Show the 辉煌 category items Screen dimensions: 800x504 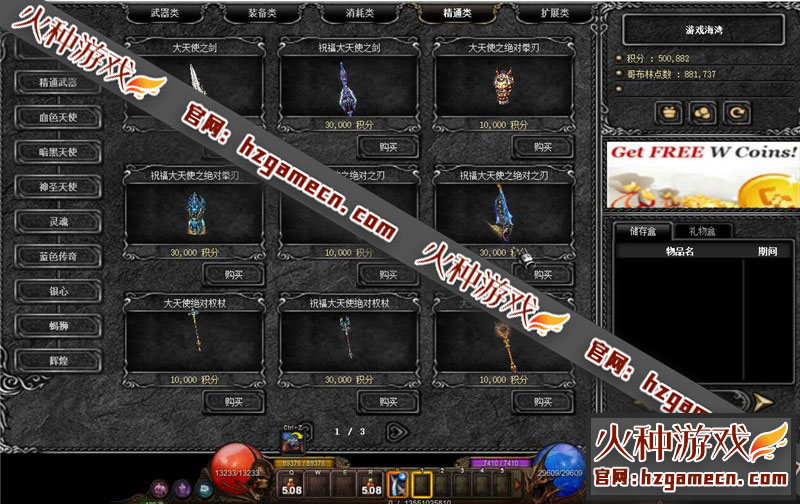[57, 360]
